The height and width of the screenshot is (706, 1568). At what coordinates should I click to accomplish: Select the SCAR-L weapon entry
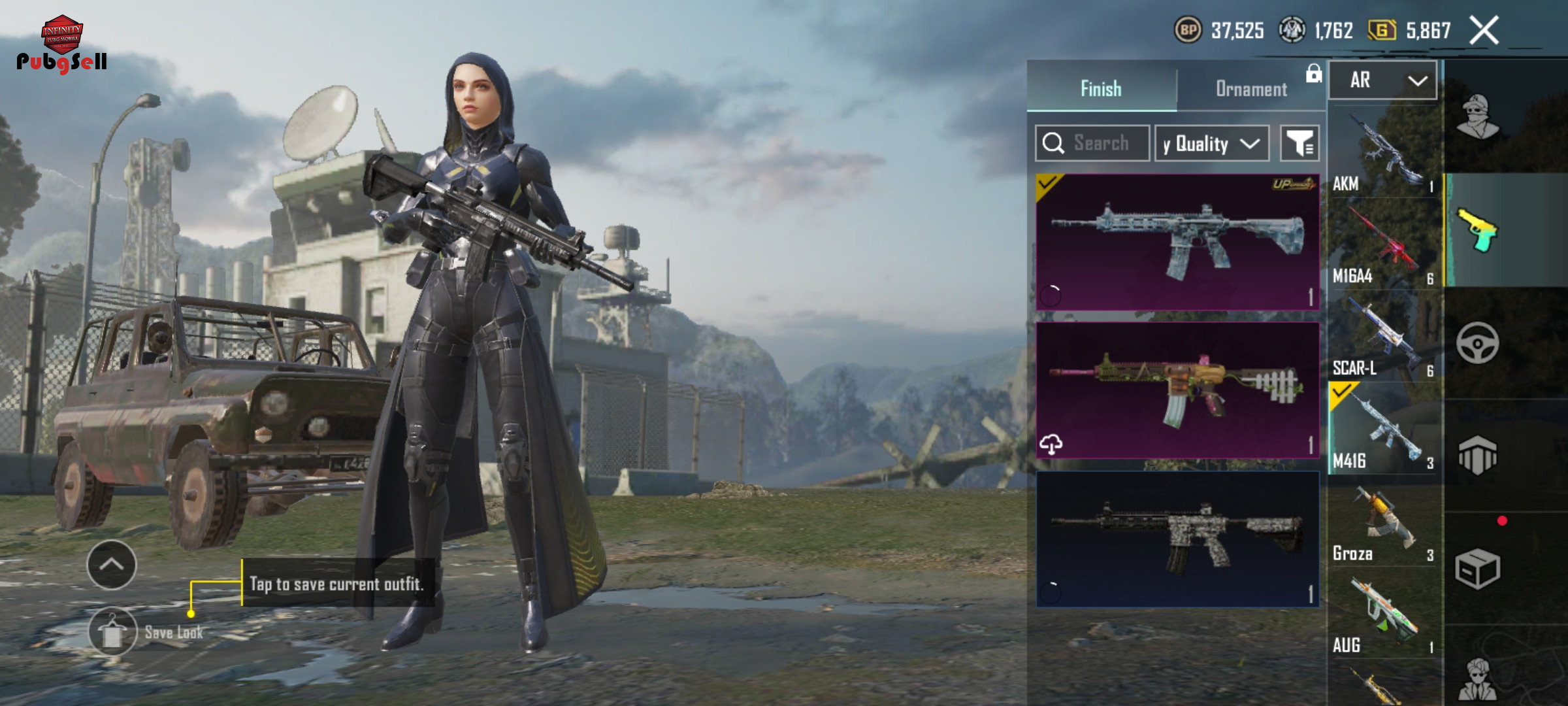[1384, 339]
